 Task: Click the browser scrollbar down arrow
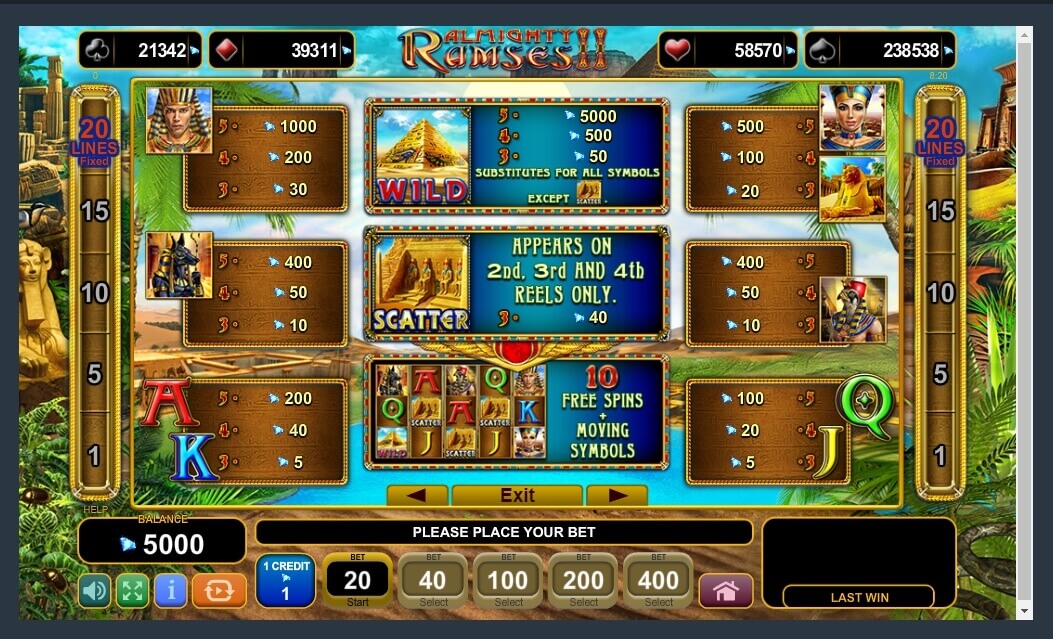1024,611
